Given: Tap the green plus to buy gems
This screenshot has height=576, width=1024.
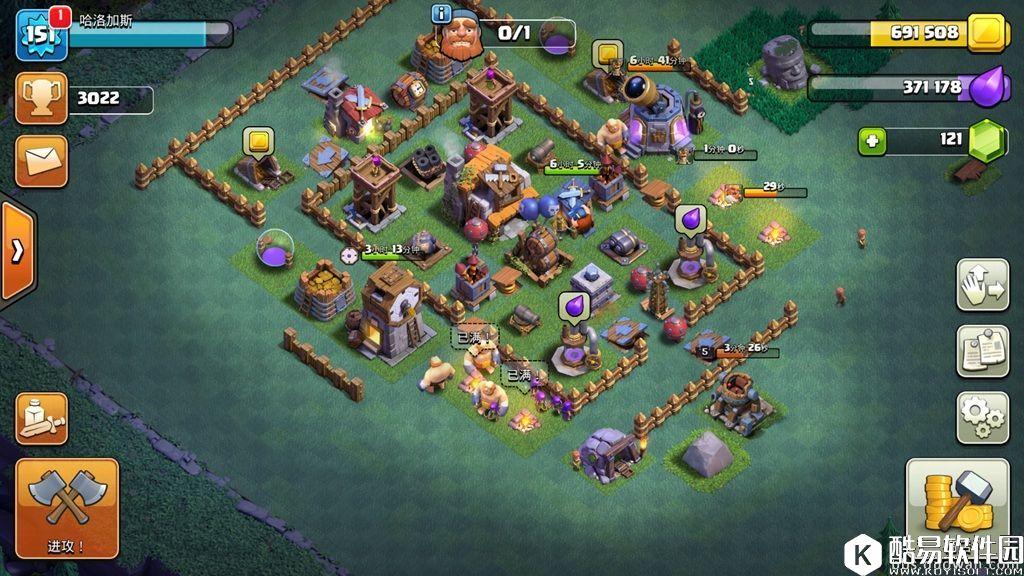Looking at the screenshot, I should pyautogui.click(x=873, y=141).
